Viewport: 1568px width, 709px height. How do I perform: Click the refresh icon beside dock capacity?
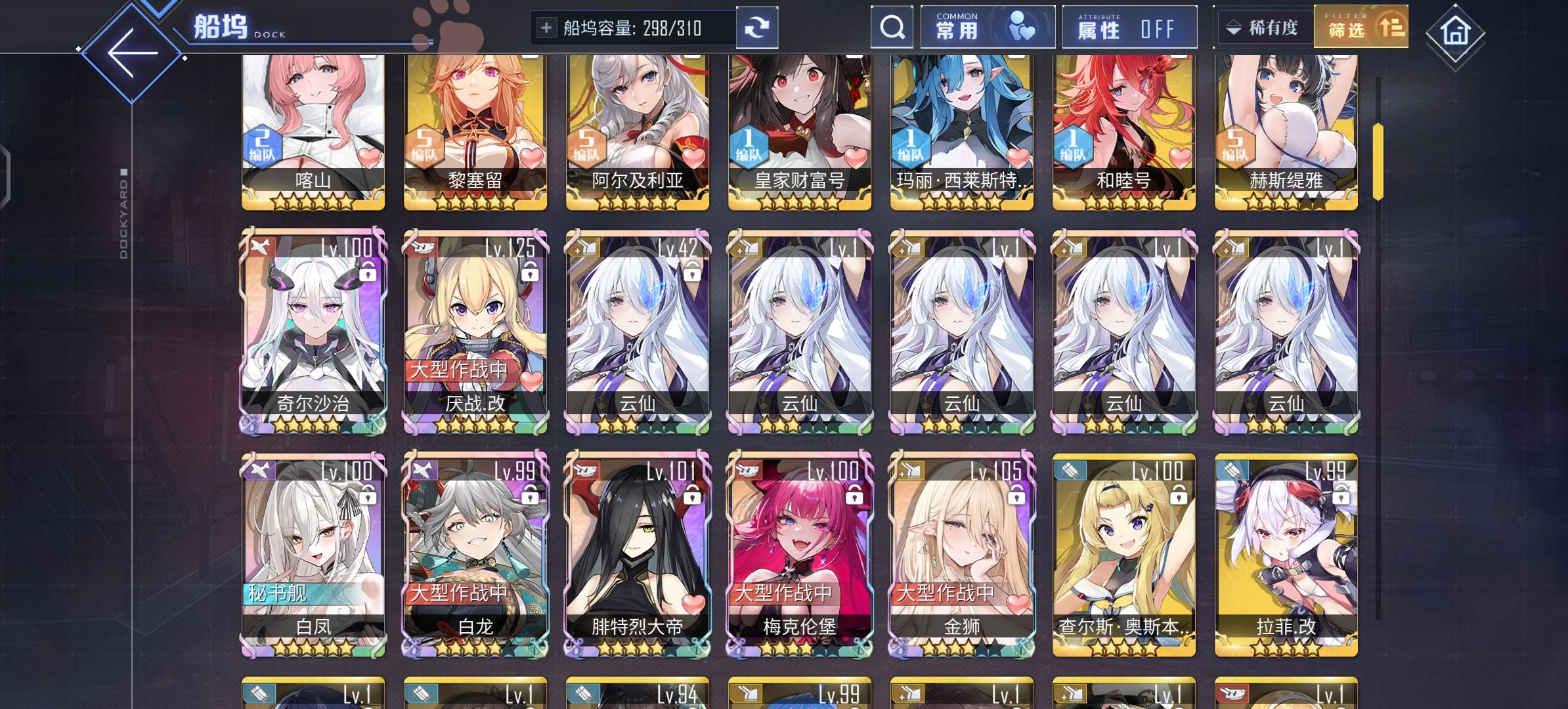758,27
